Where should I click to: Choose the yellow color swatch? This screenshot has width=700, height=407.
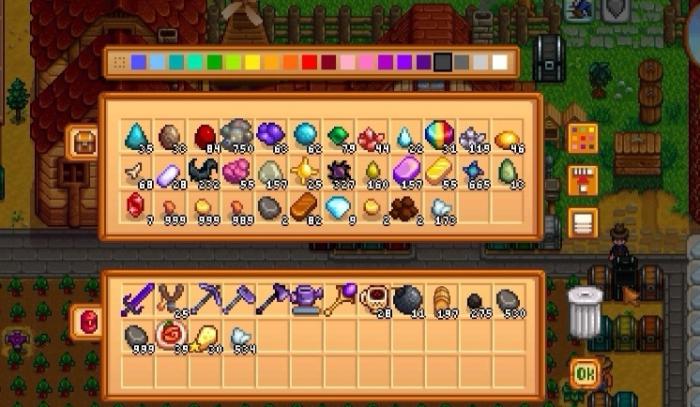(252, 63)
